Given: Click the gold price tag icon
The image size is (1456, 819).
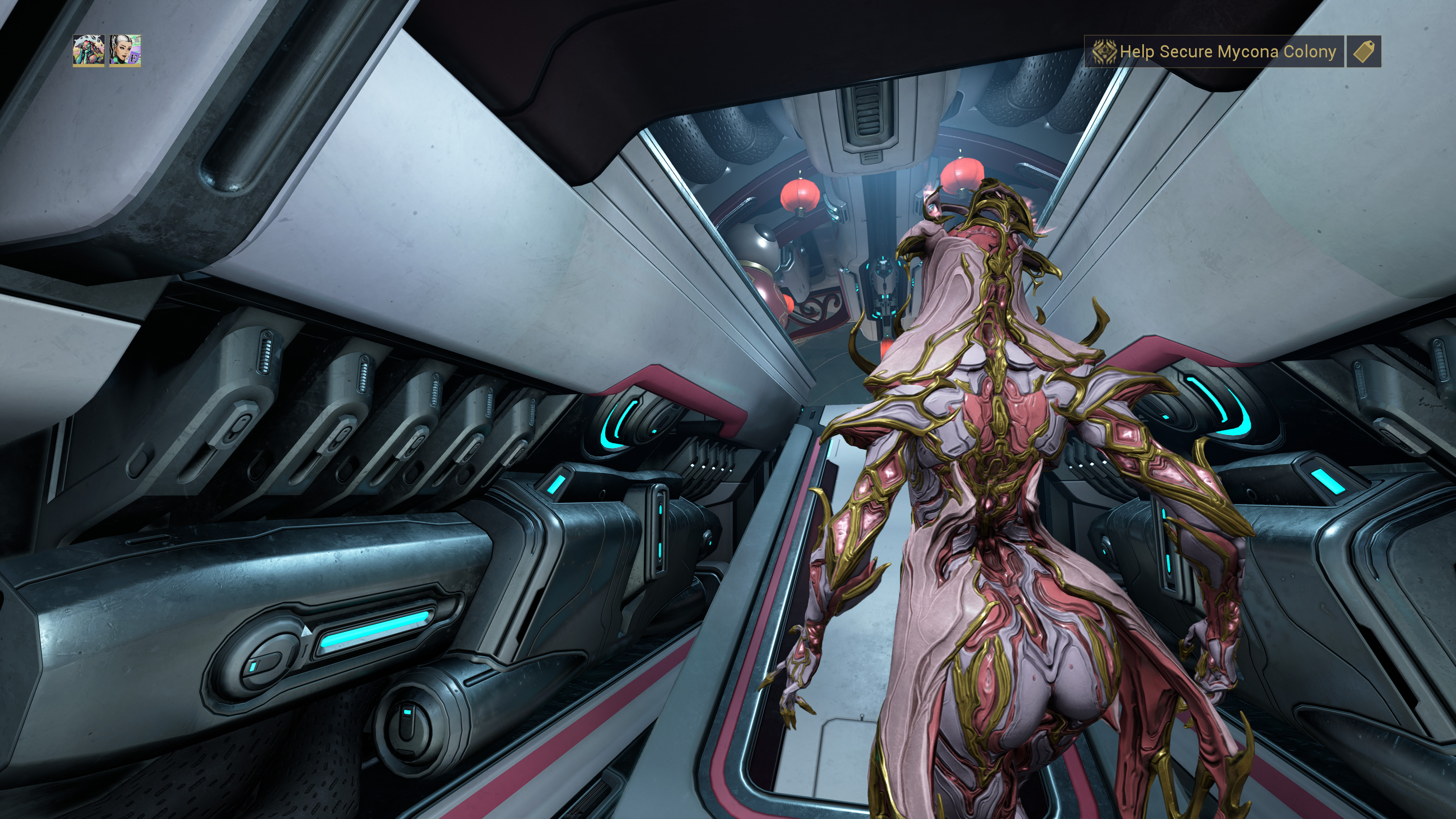Looking at the screenshot, I should pos(1363,52).
